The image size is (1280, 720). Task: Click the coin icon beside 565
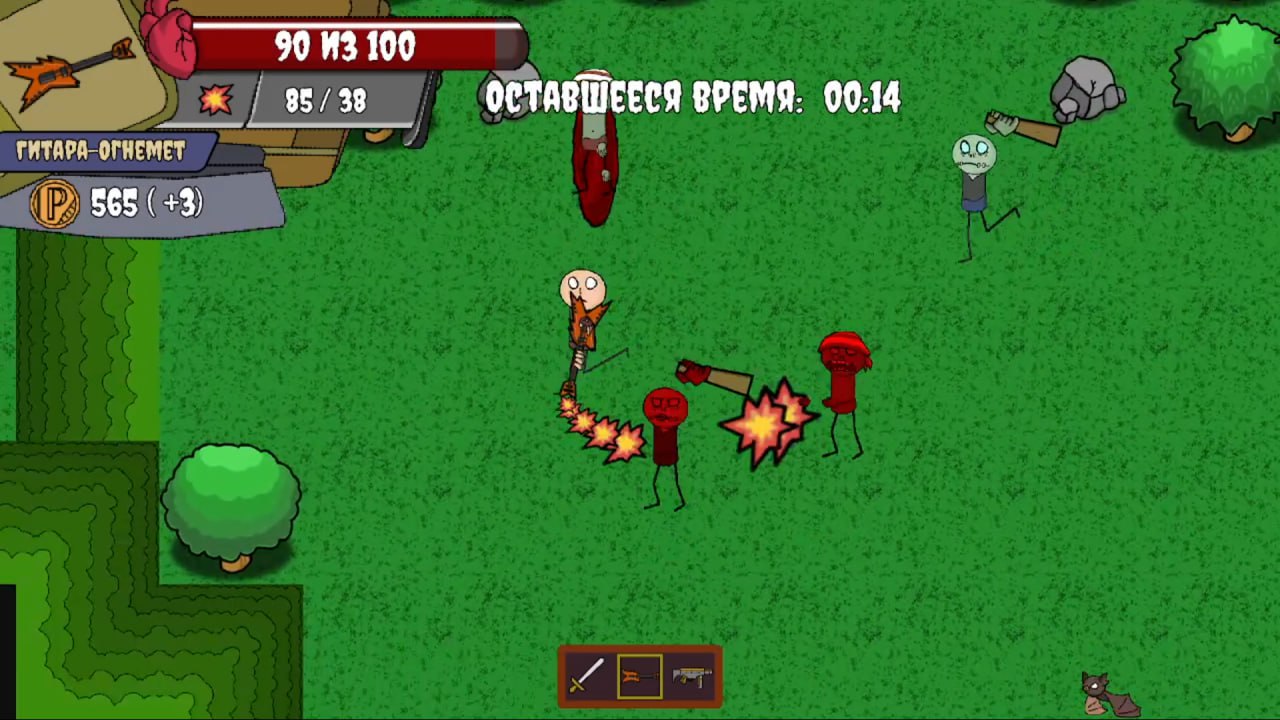pyautogui.click(x=54, y=204)
